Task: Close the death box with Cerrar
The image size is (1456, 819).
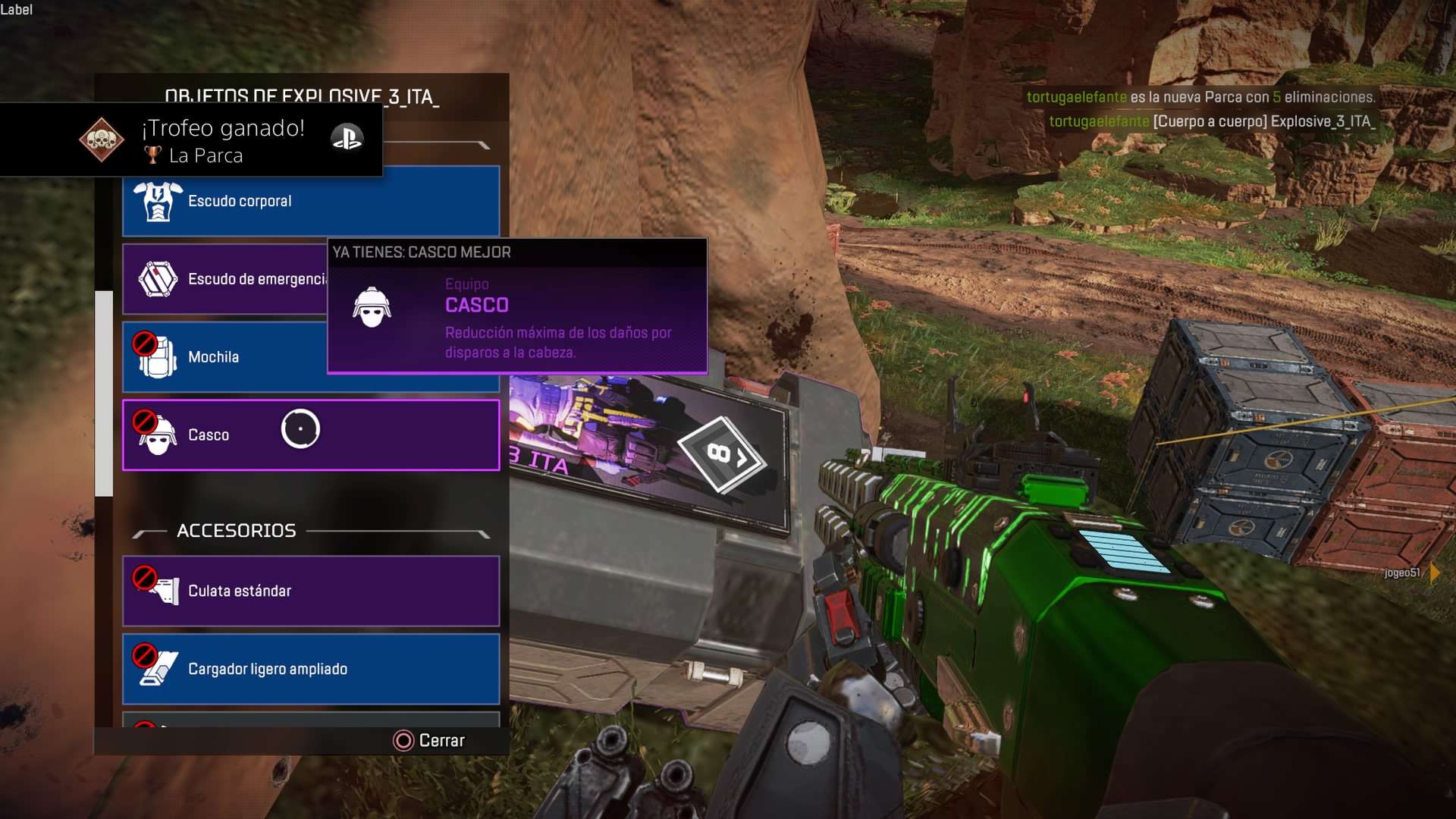Action: coord(429,740)
